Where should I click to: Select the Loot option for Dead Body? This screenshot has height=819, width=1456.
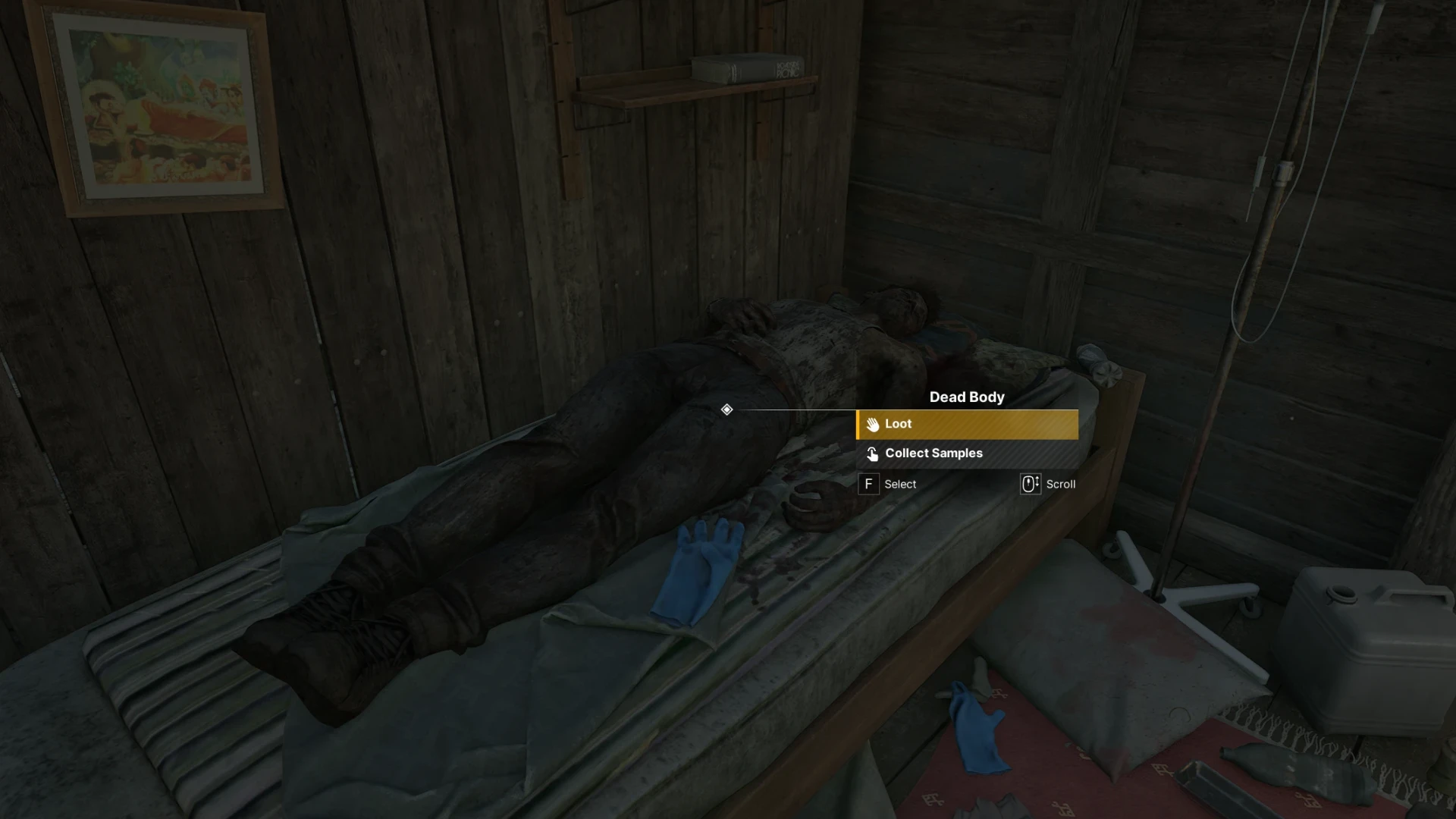pos(966,425)
